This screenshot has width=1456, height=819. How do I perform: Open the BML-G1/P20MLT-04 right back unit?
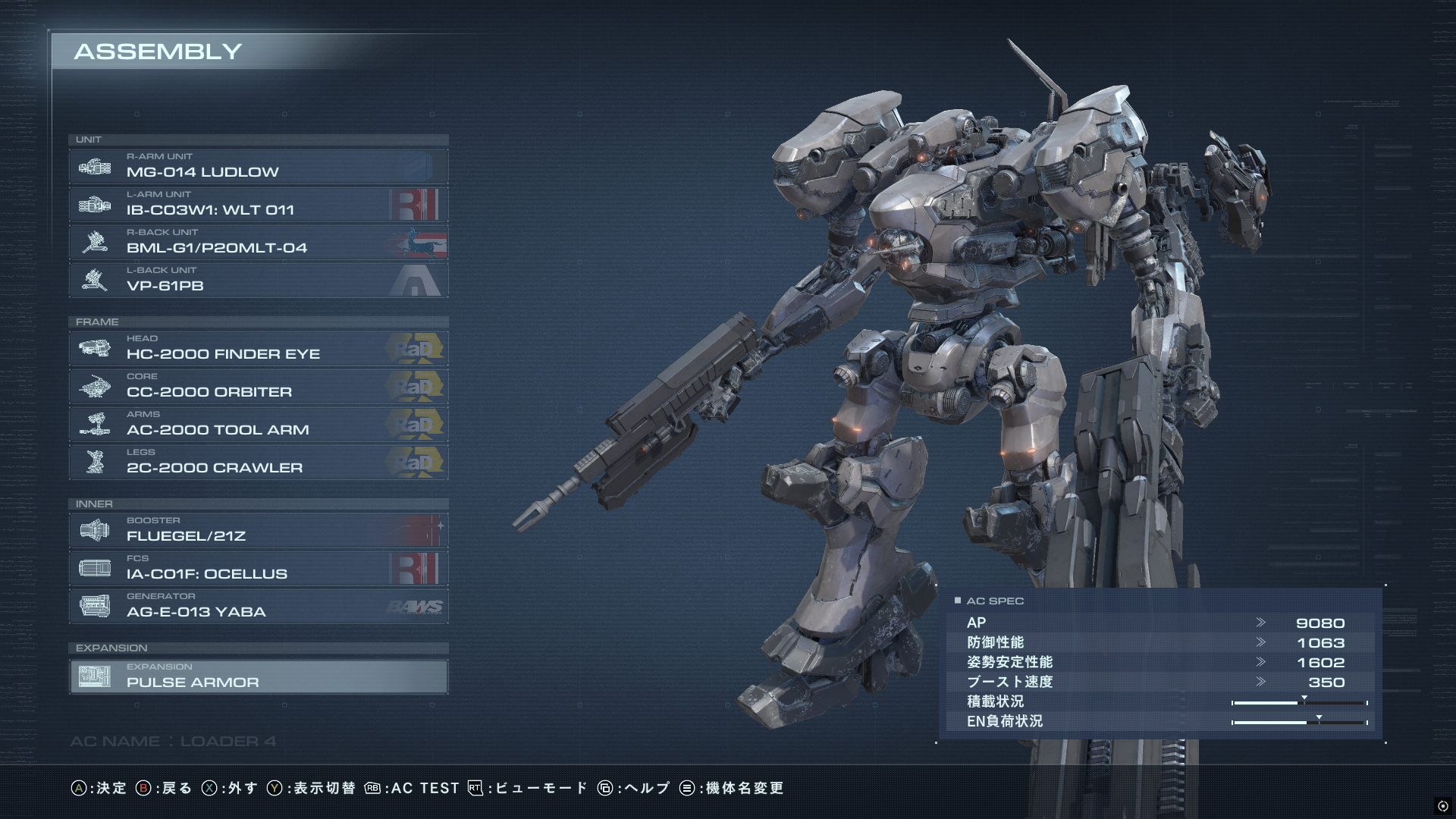coord(258,242)
